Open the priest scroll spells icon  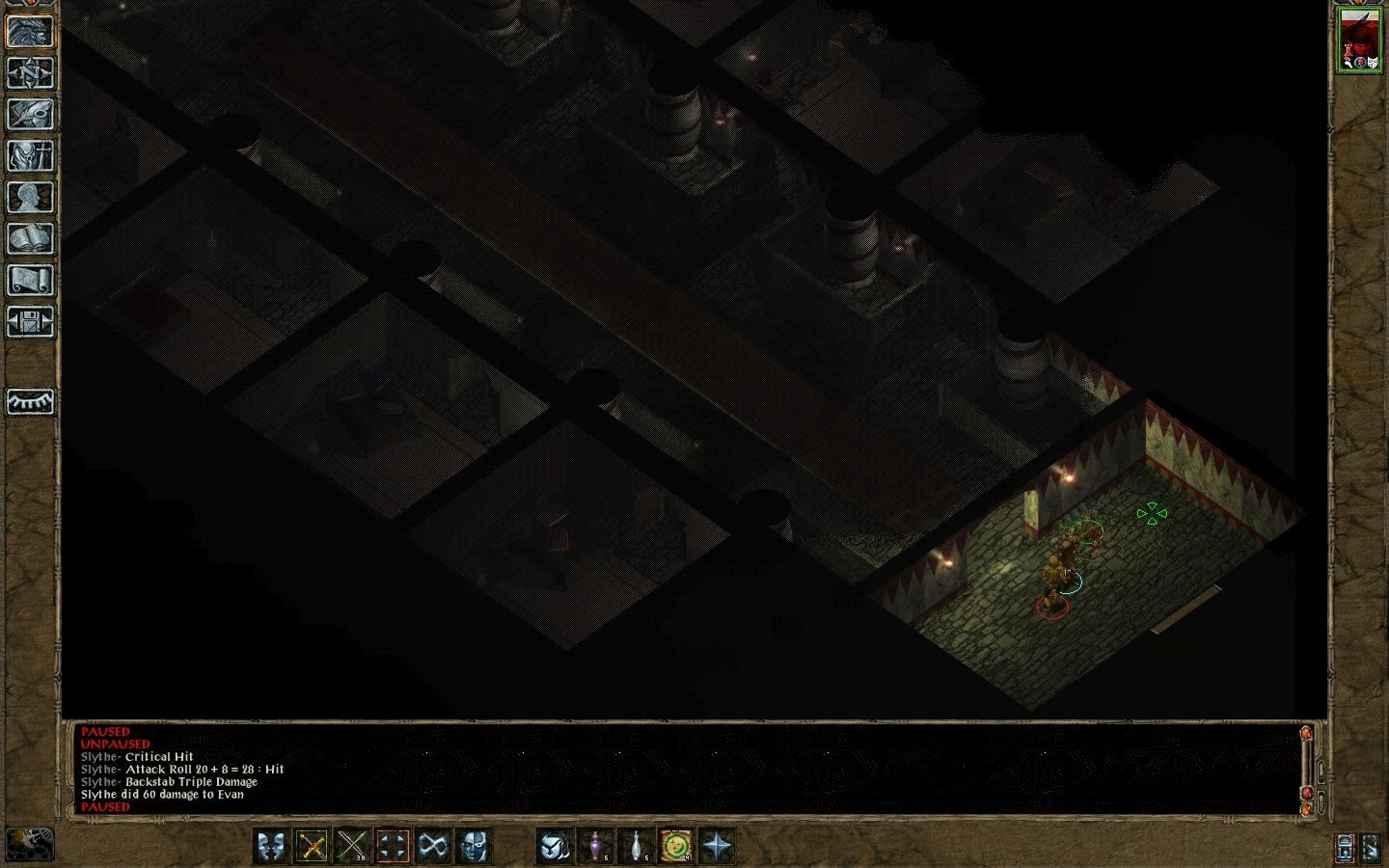(x=30, y=280)
